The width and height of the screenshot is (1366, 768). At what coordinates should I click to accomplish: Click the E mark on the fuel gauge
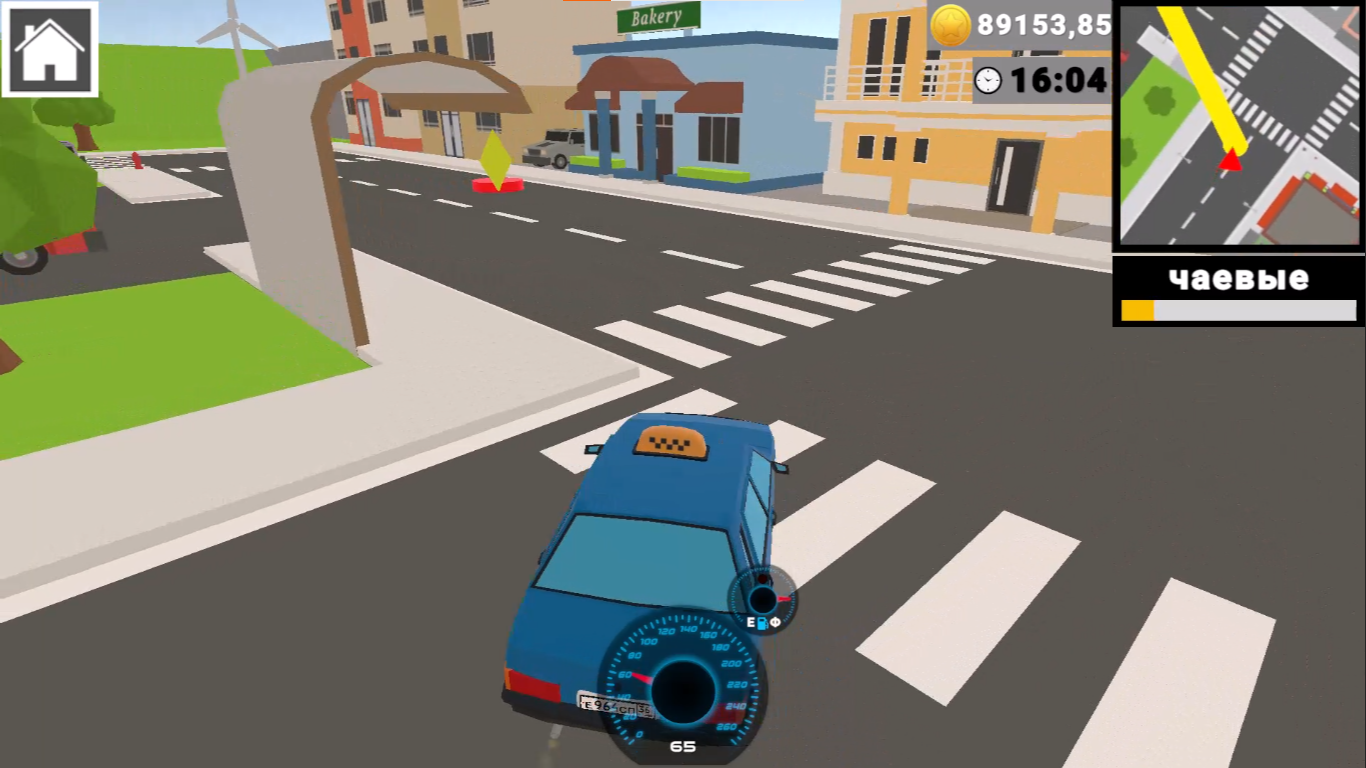750,621
